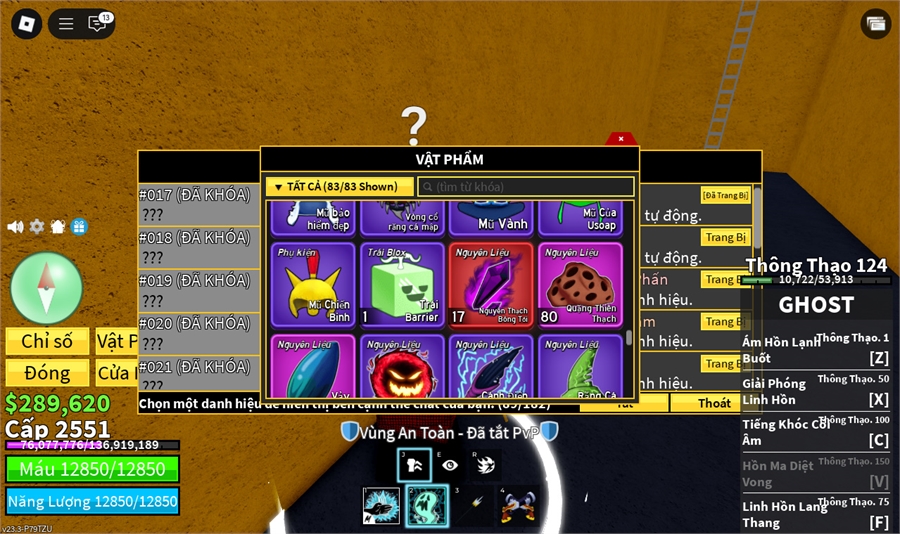Activate the eye observation ability icon

pos(450,465)
